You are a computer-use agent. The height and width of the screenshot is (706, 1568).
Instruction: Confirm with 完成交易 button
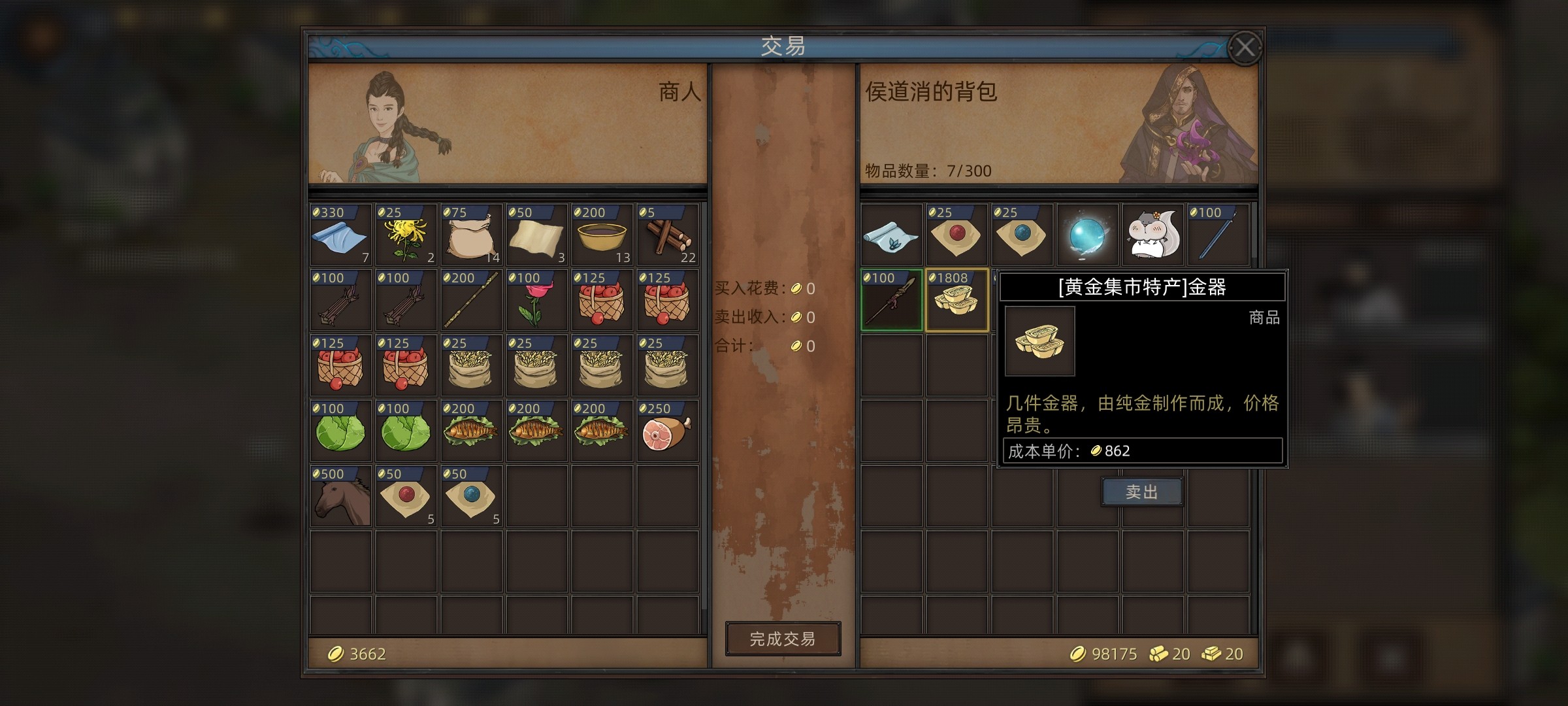point(783,639)
